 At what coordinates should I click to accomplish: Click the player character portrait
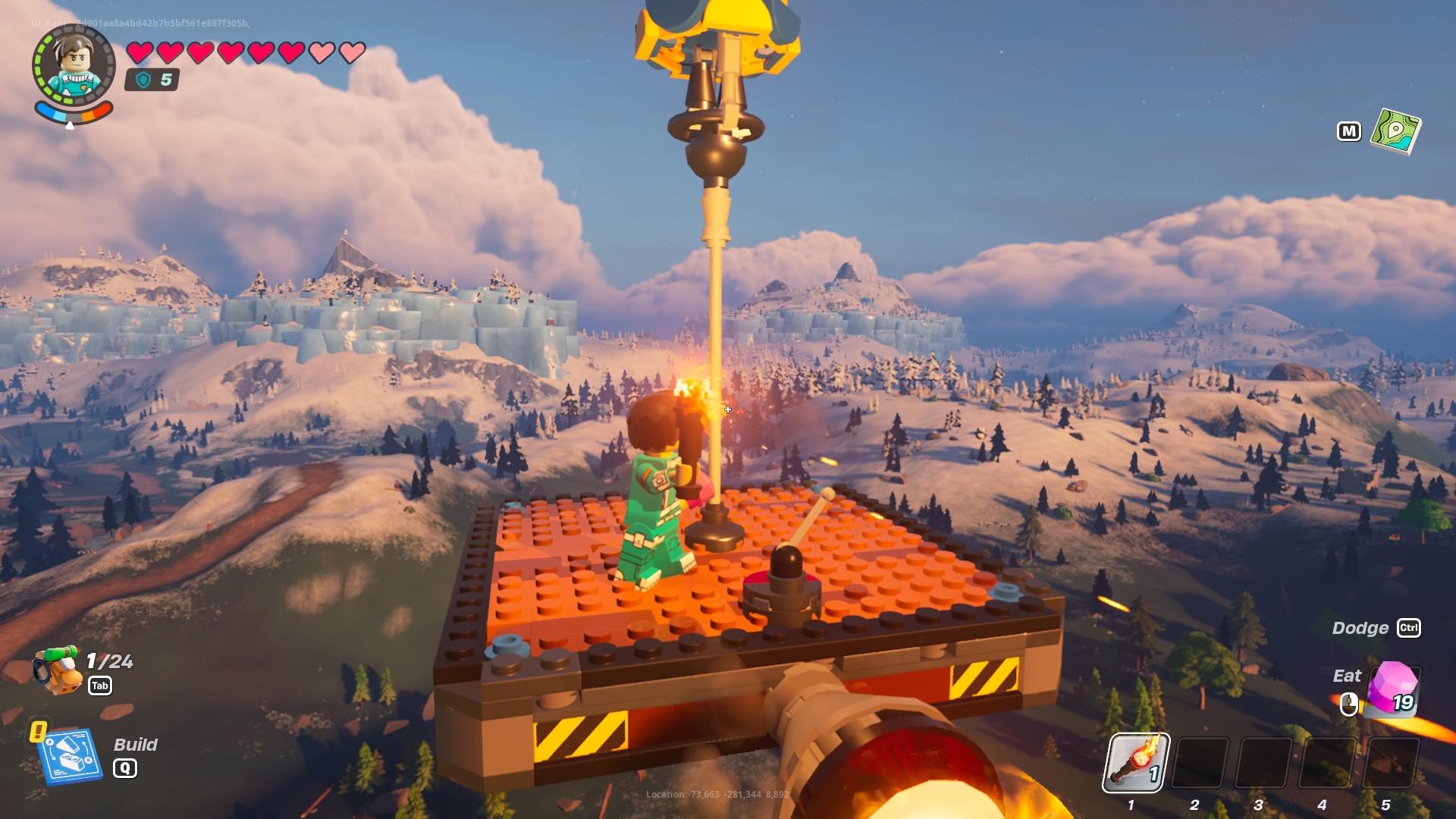[73, 67]
